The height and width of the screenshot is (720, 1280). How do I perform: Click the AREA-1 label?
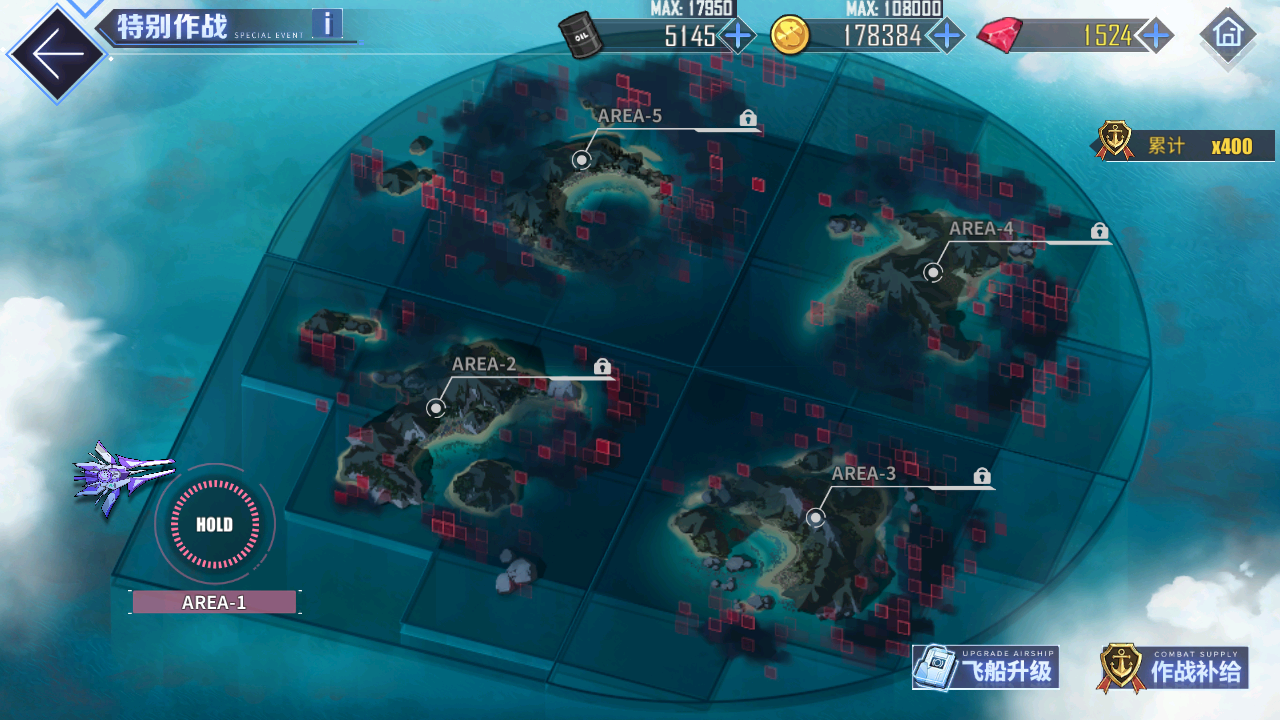point(214,602)
